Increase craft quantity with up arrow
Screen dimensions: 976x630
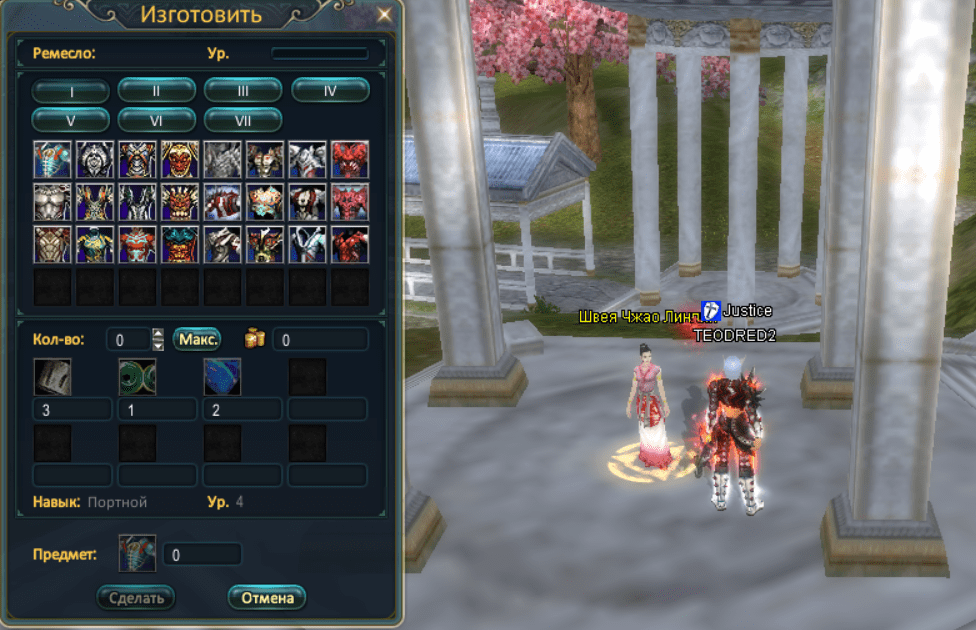157,334
